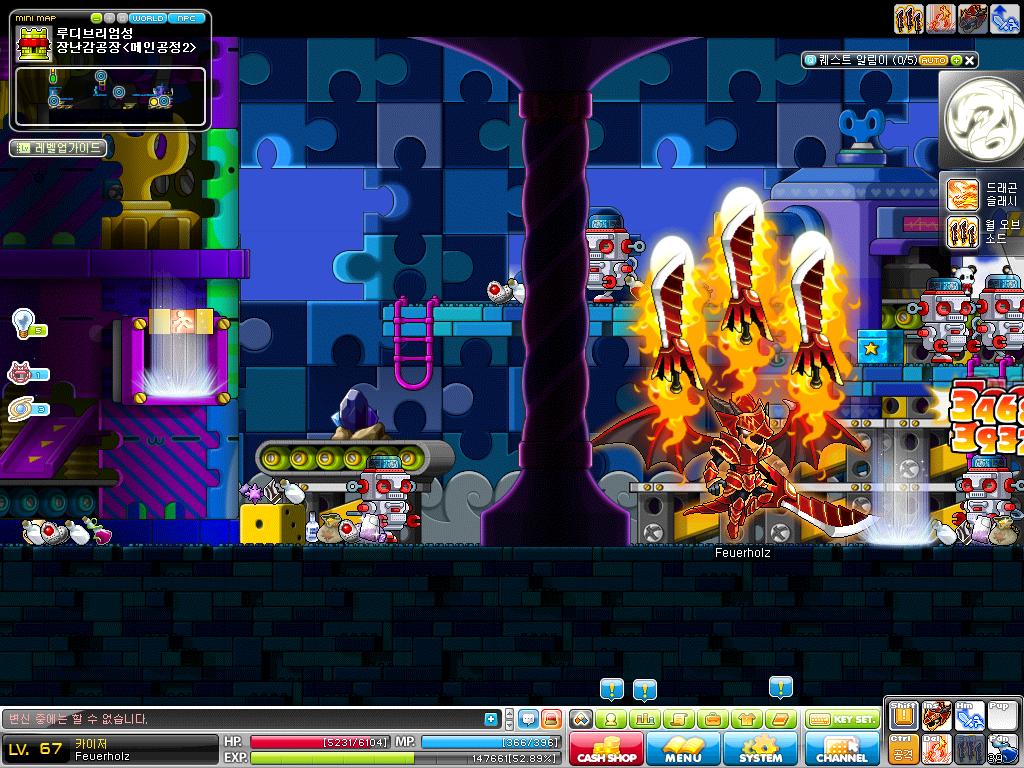The height and width of the screenshot is (768, 1024).
Task: Close the quest notifier (퀘스트 알림이)
Action: (970, 60)
